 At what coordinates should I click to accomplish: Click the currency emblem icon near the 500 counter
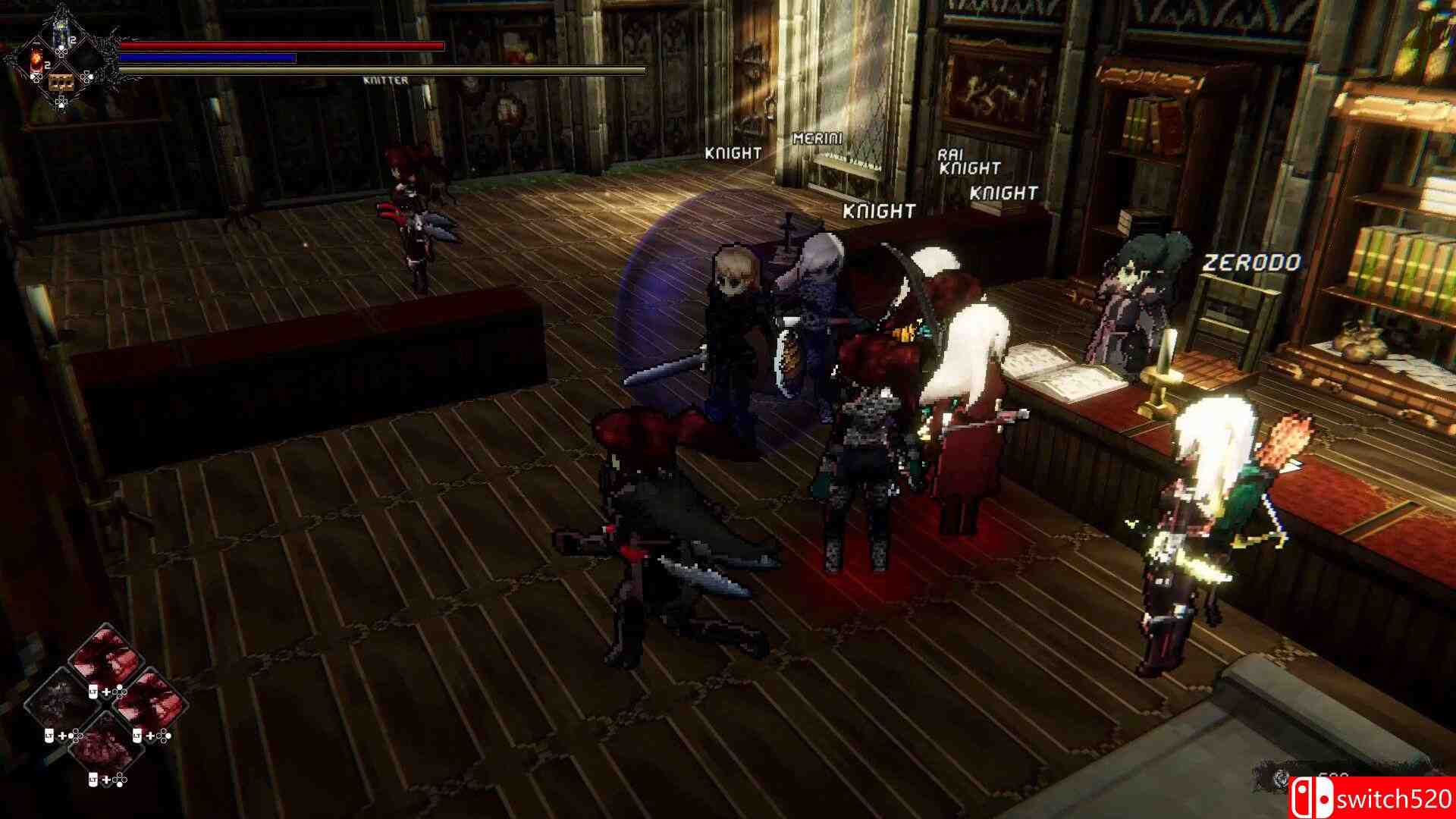(x=1280, y=780)
